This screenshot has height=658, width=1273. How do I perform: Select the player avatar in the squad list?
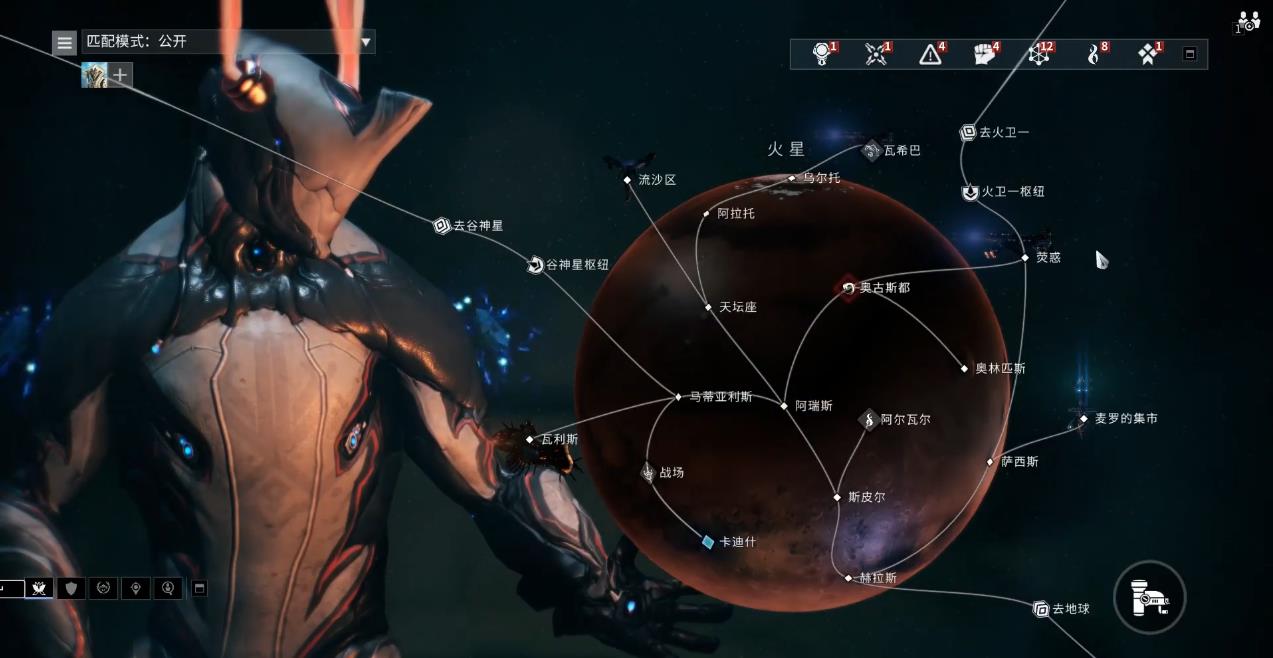(94, 75)
